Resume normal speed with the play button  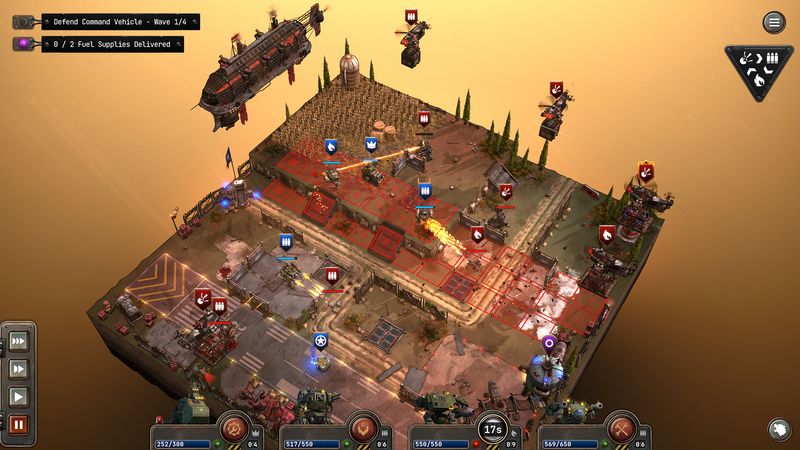click(19, 396)
